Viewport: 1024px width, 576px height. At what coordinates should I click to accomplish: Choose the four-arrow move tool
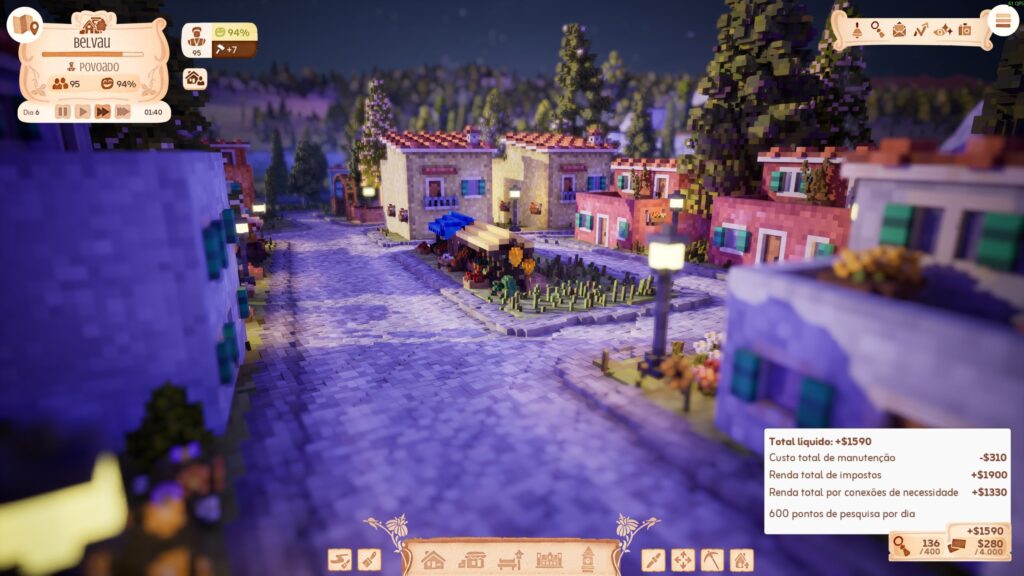[683, 560]
